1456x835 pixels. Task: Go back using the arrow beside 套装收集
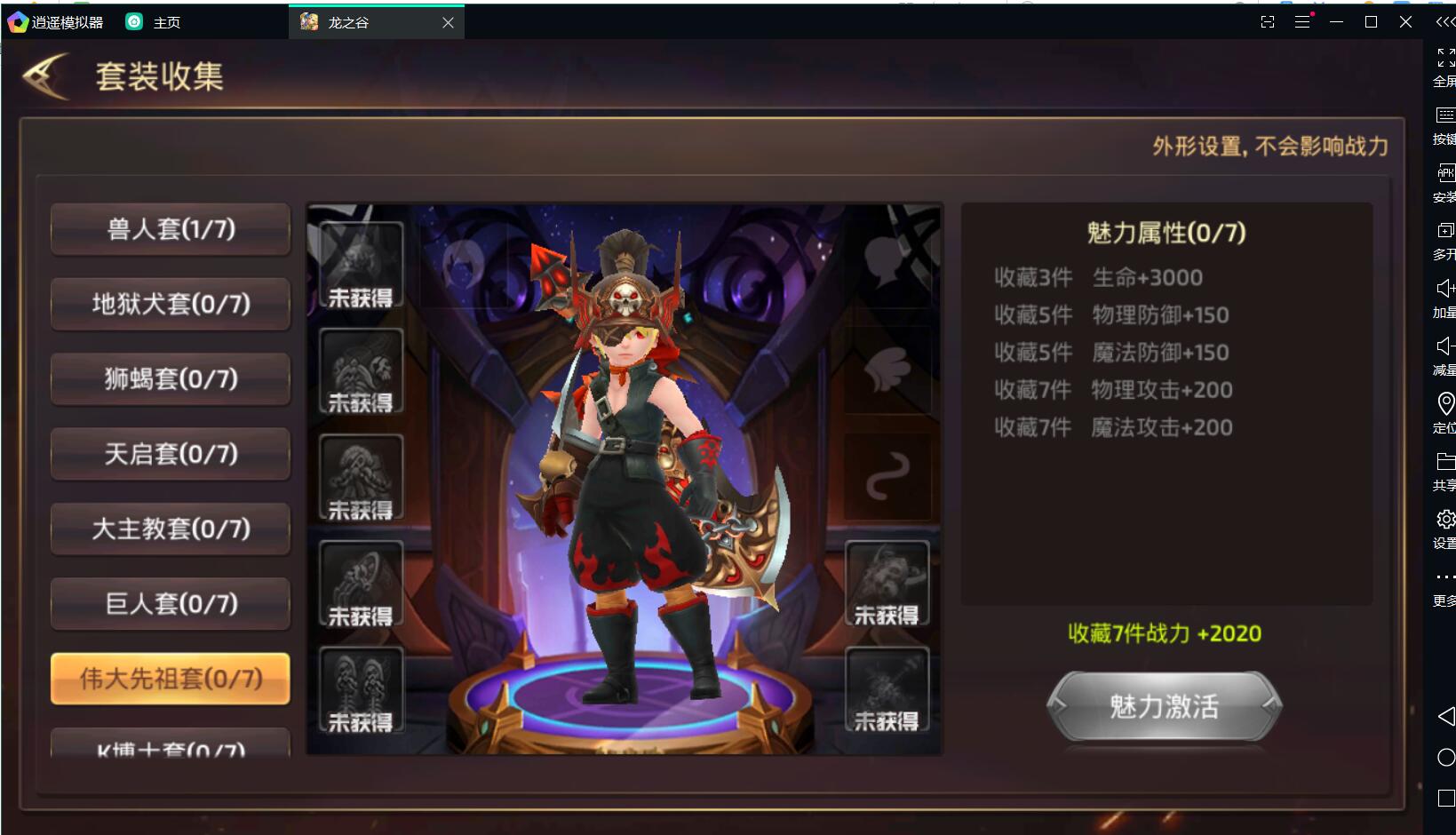click(x=46, y=76)
